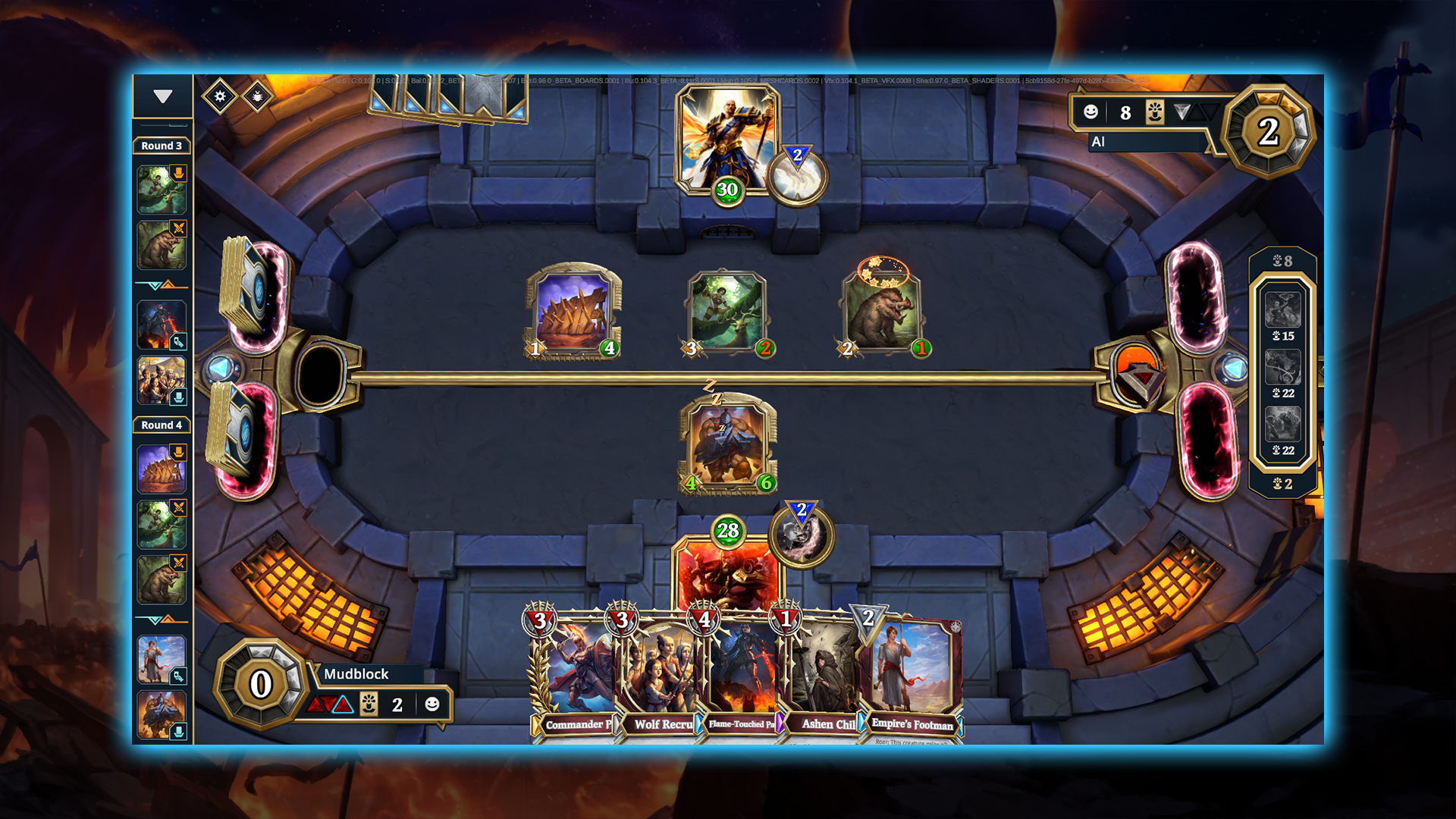Target the enemy 1/4 spiked creature
This screenshot has height=819, width=1456.
573,312
